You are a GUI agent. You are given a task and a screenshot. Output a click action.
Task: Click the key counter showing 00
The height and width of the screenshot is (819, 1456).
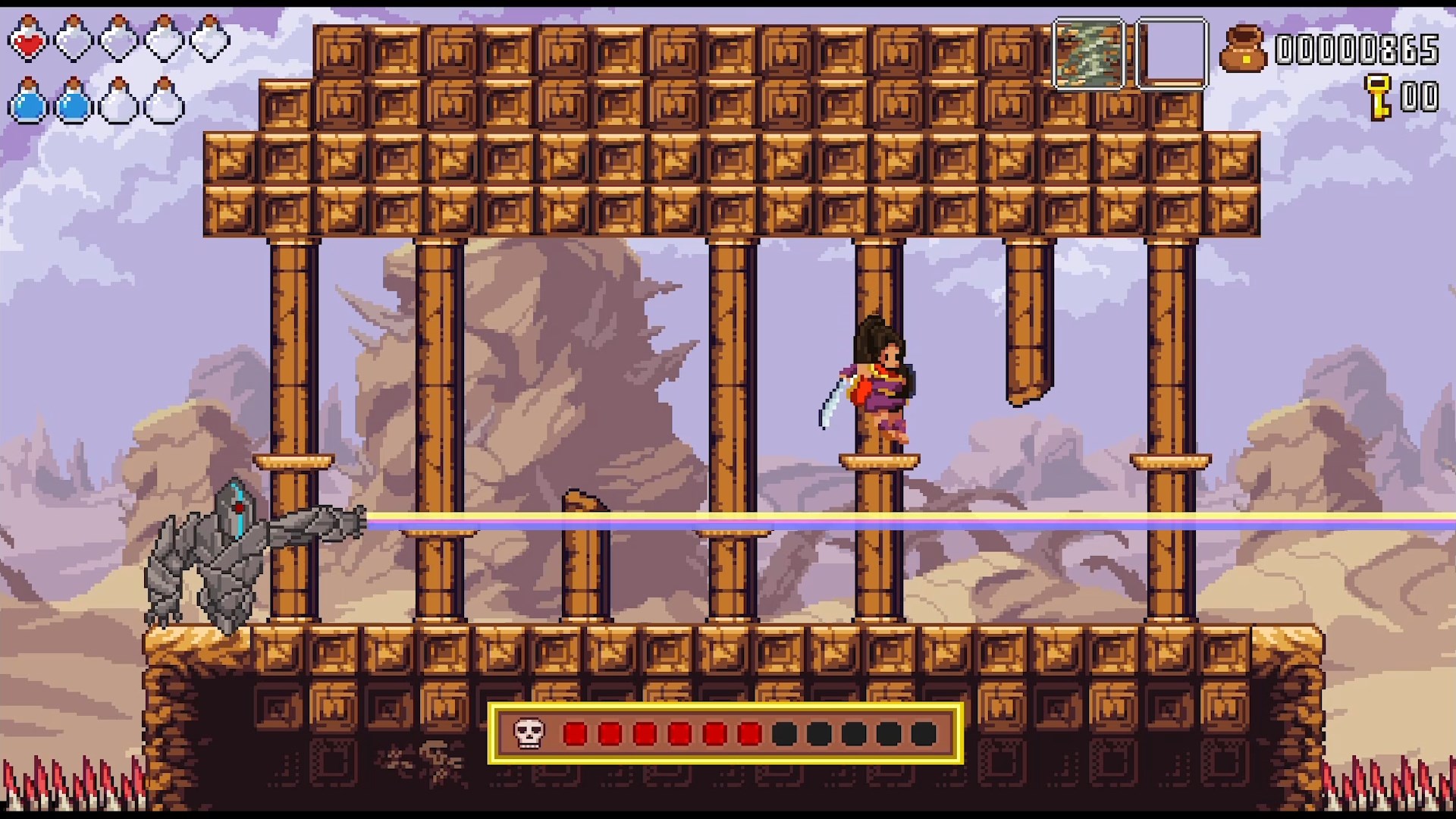[x=1421, y=97]
